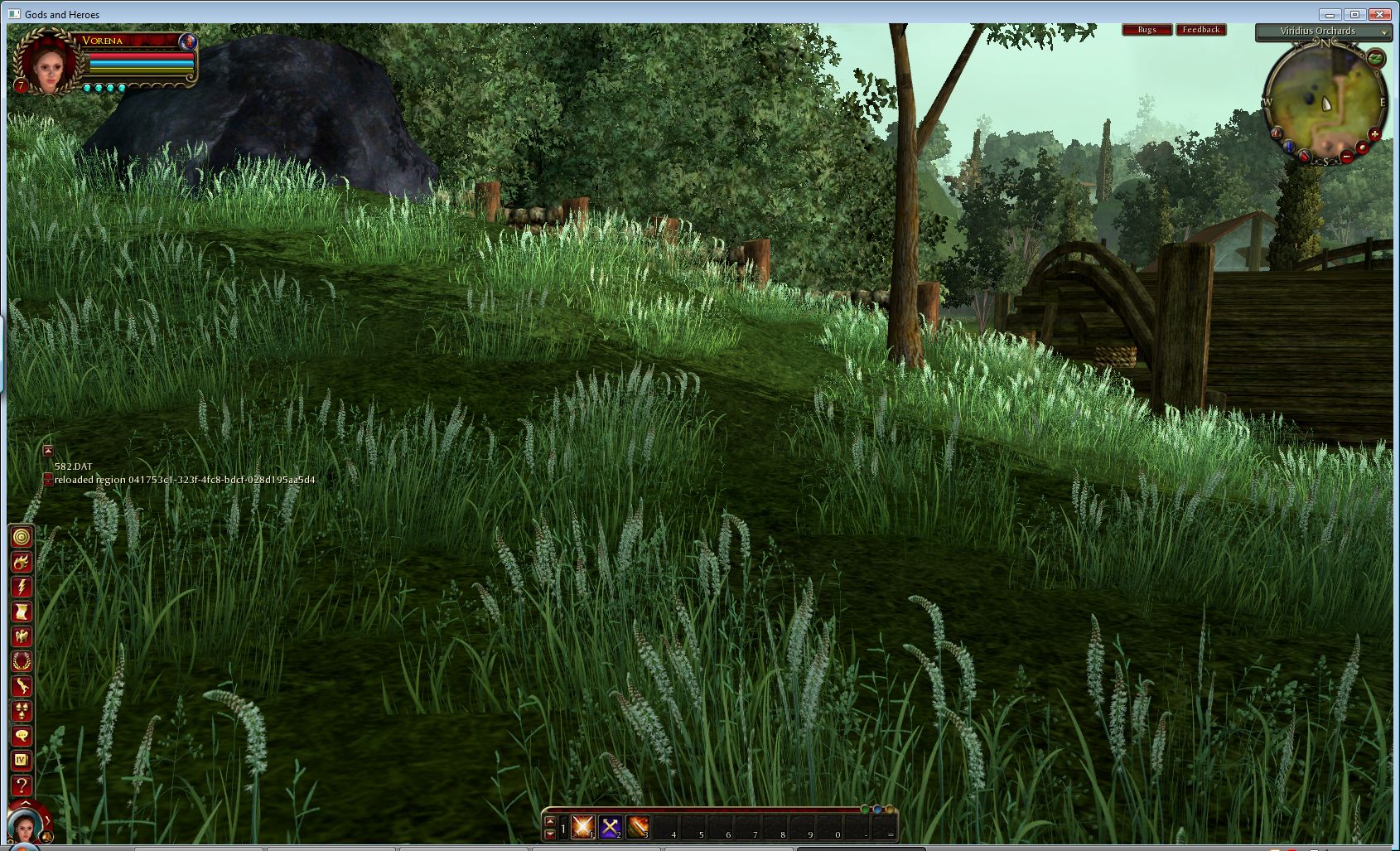Image resolution: width=1400 pixels, height=851 pixels.
Task: Trigger the flaming sword skill in slot 3
Action: 638,826
